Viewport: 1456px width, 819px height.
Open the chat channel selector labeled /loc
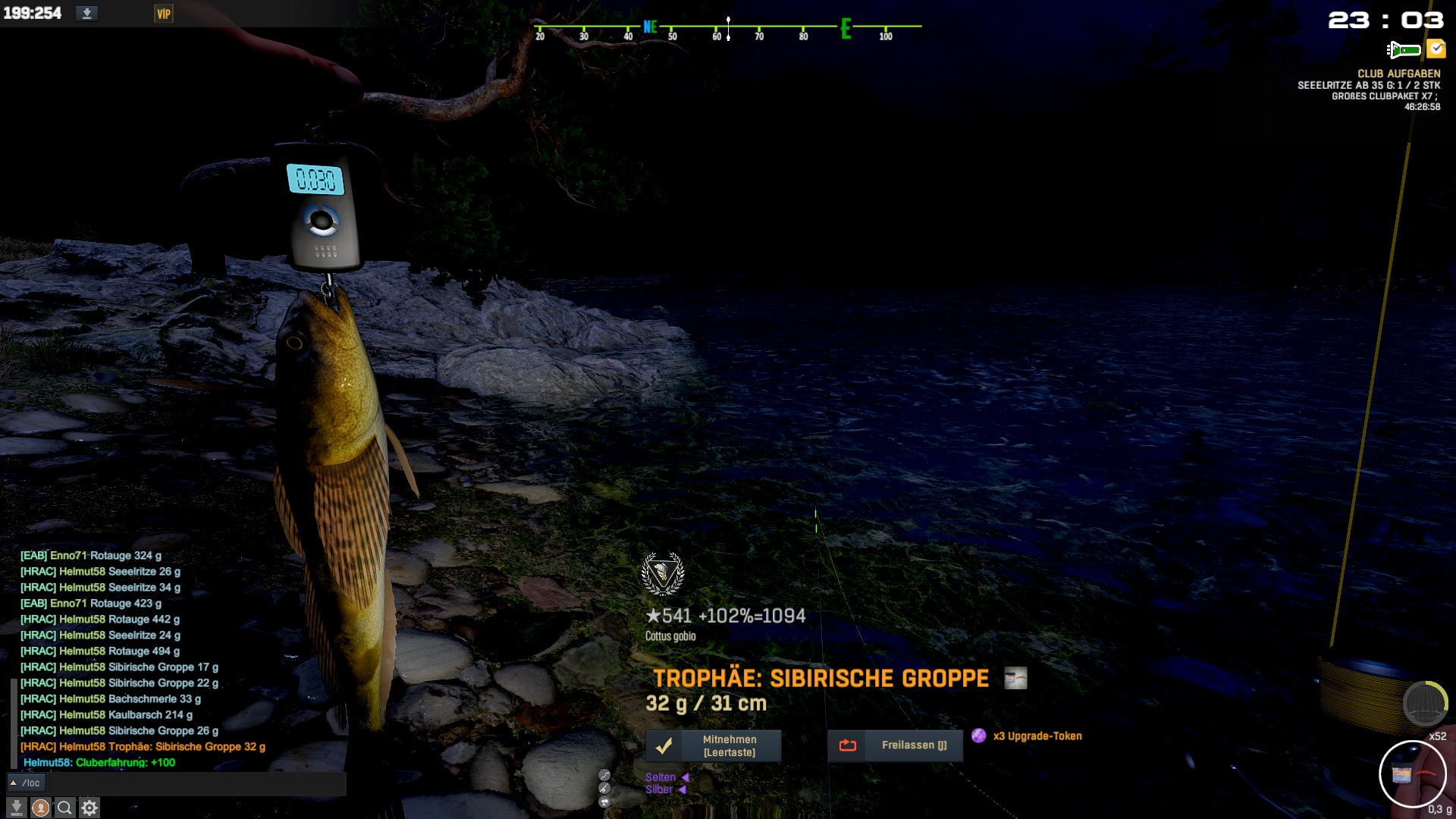click(x=26, y=783)
